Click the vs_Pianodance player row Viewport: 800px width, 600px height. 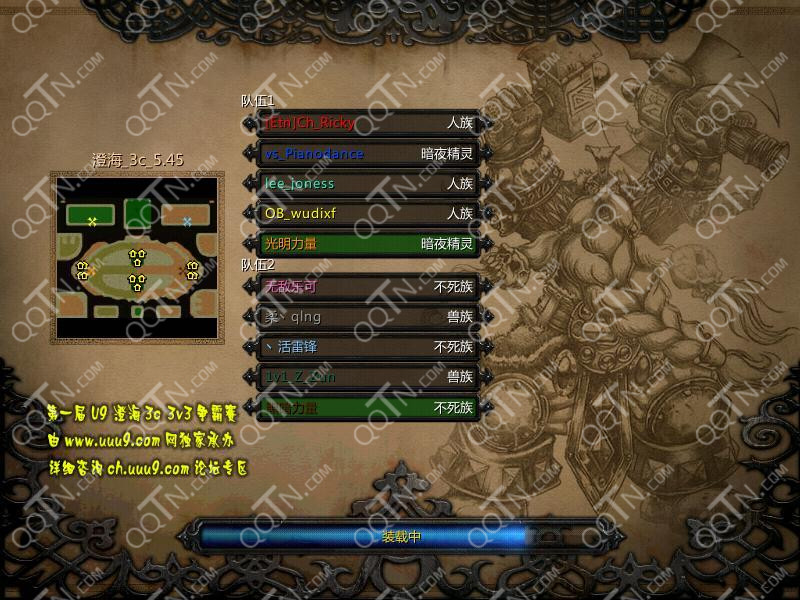pyautogui.click(x=367, y=154)
